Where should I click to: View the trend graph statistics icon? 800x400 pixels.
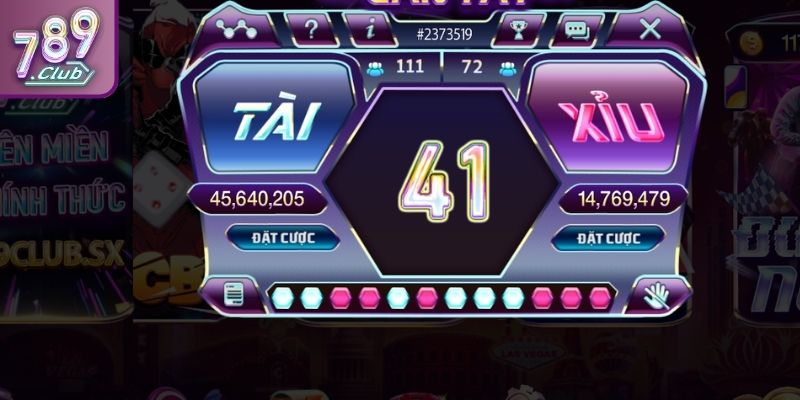pyautogui.click(x=237, y=29)
